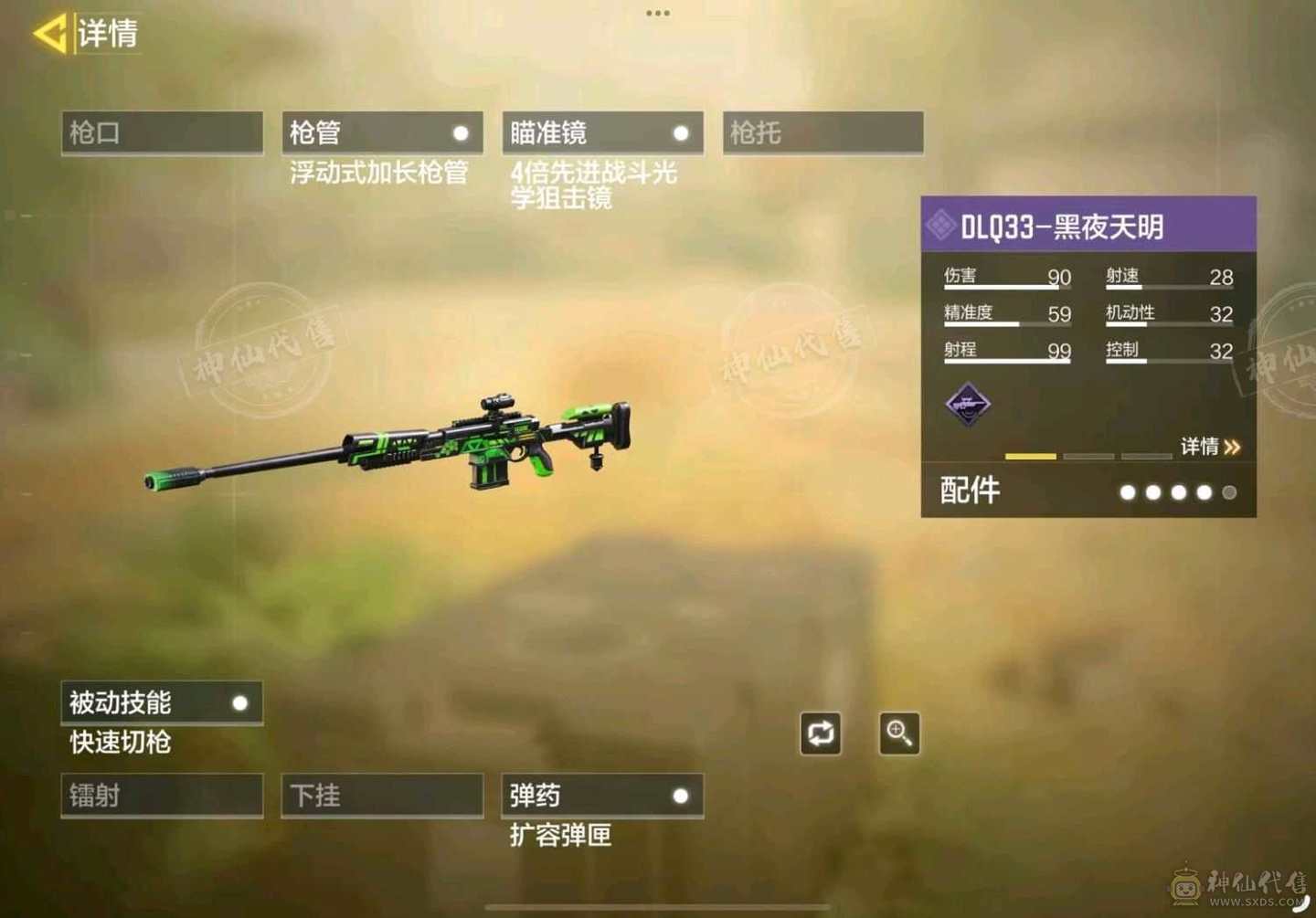
Task: Open the 枪口 muzzle attachment slot
Action: (161, 132)
